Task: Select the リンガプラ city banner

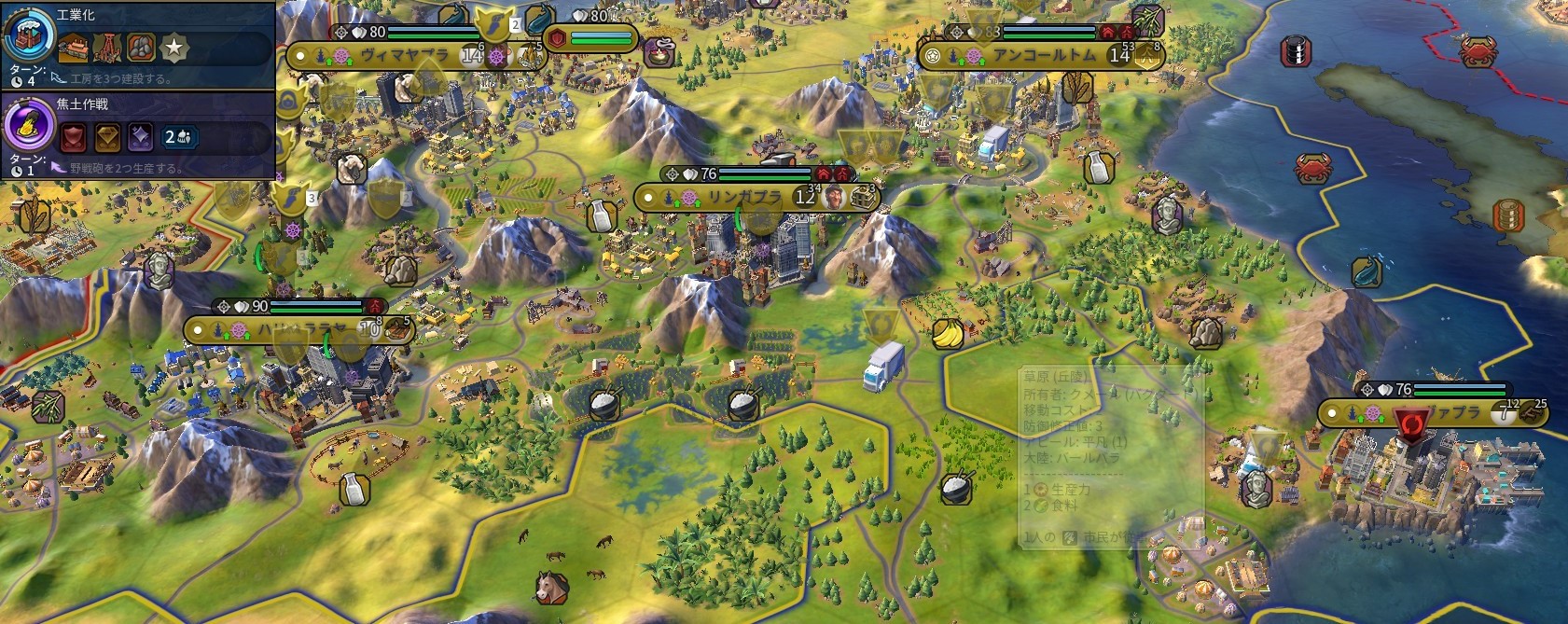Action: 743,198
